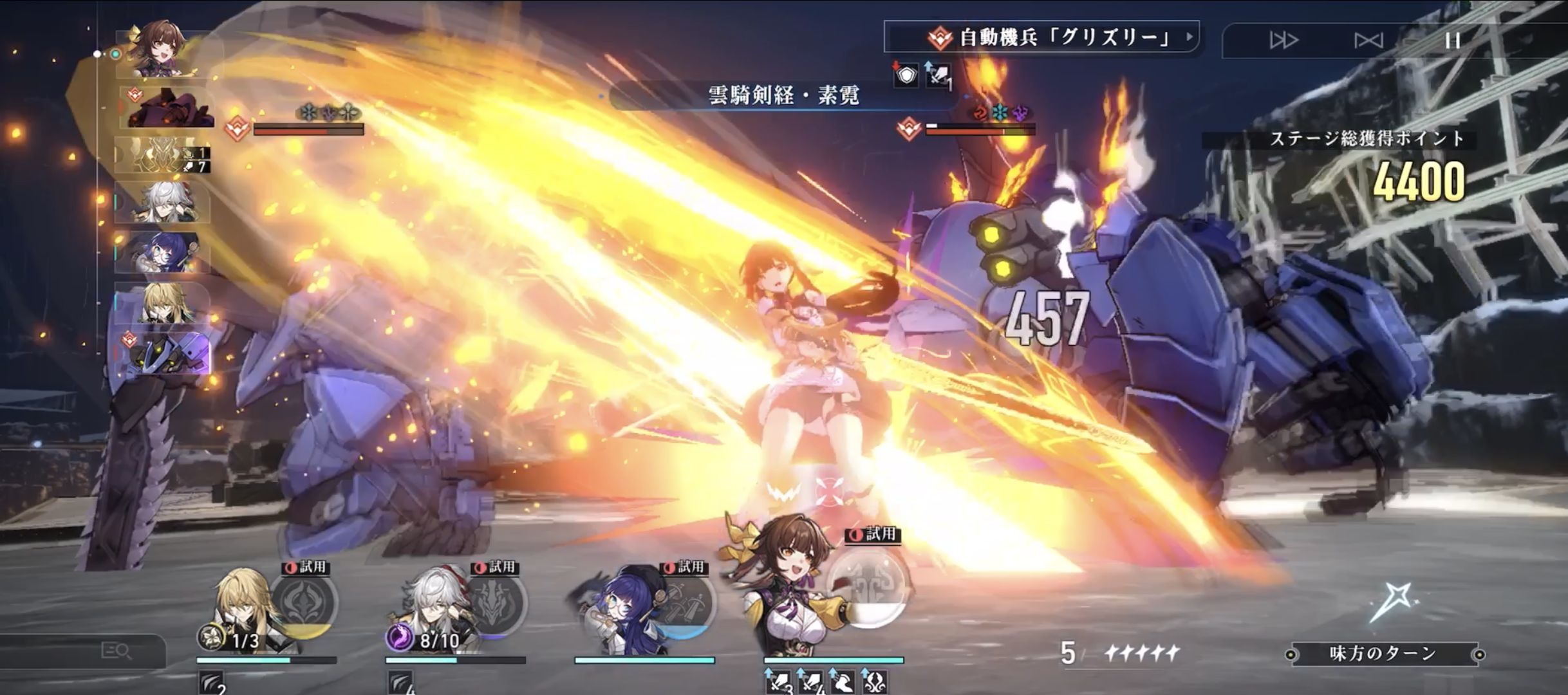This screenshot has width=1568, height=695.
Task: Click the blue robot's turn order portrait
Action: (x=165, y=353)
